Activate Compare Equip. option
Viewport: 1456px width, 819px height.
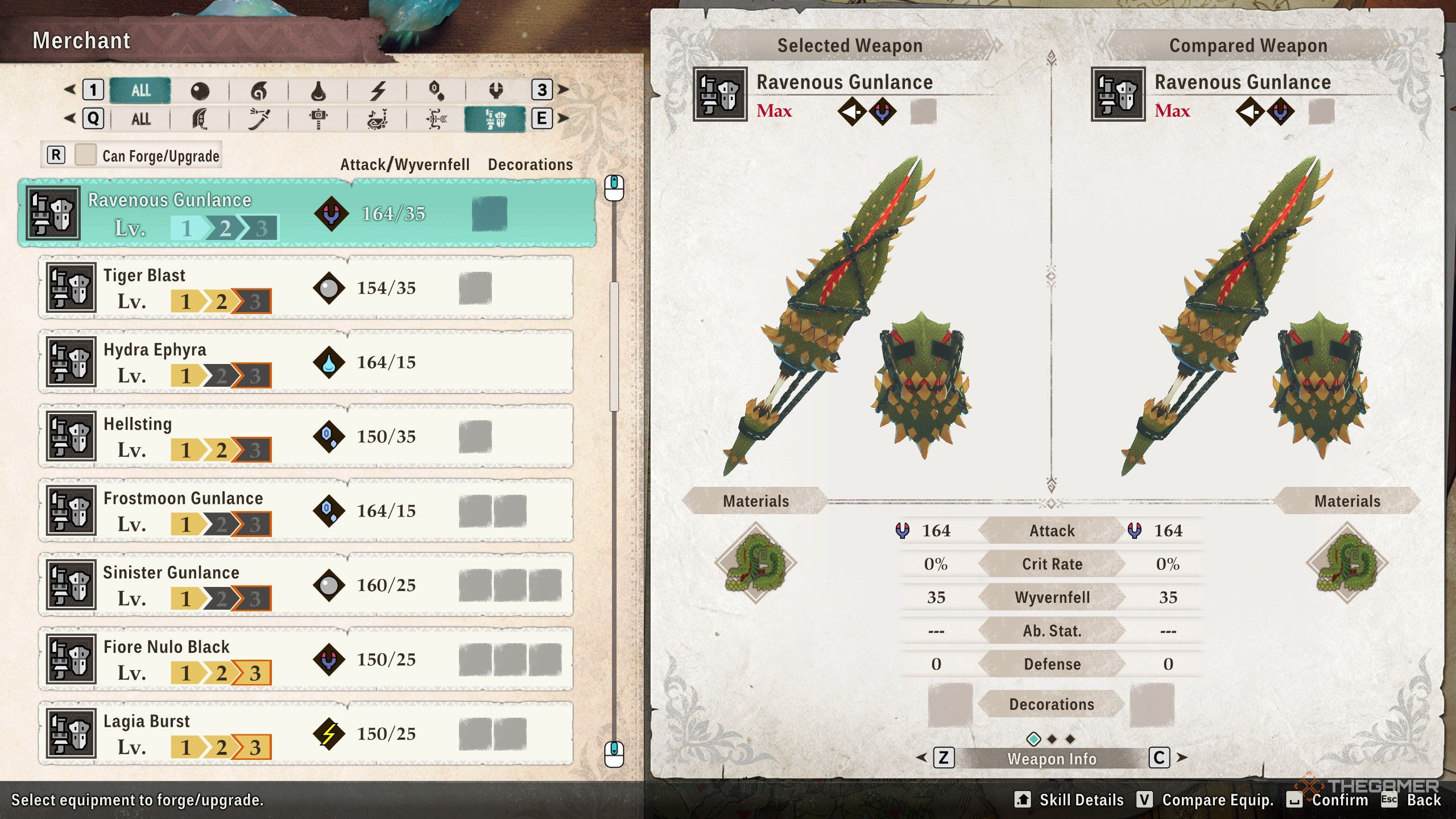click(1206, 800)
